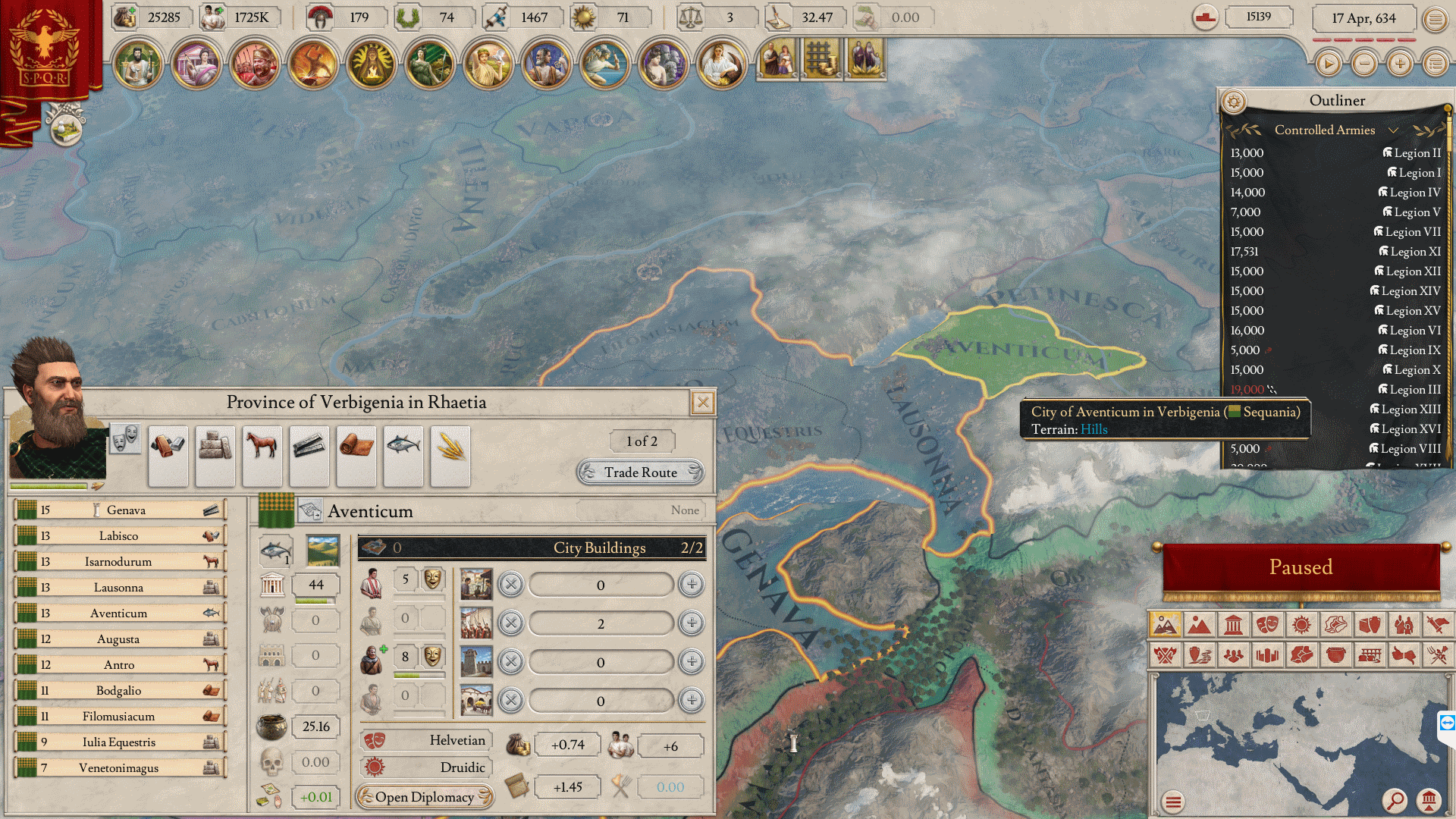Select the fish trade good slot

(403, 456)
